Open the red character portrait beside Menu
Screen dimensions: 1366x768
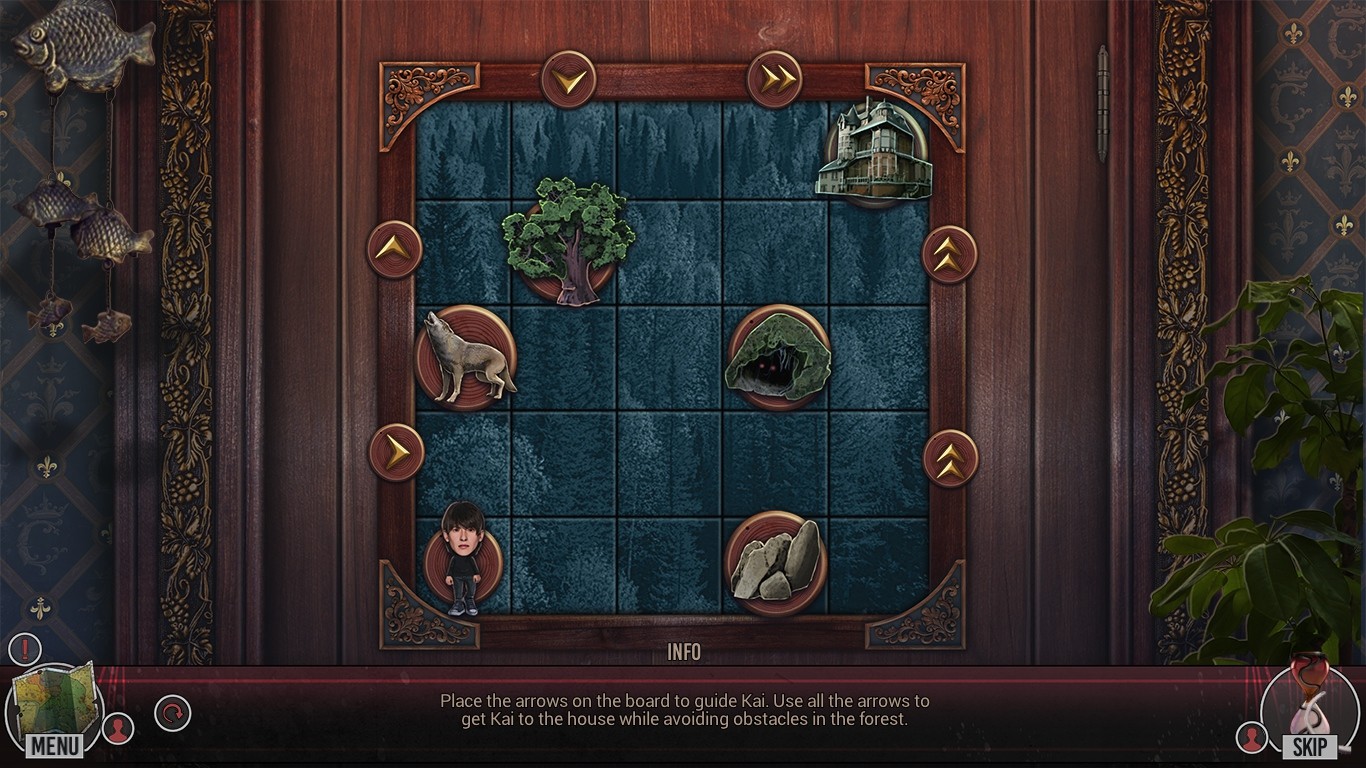tap(118, 728)
